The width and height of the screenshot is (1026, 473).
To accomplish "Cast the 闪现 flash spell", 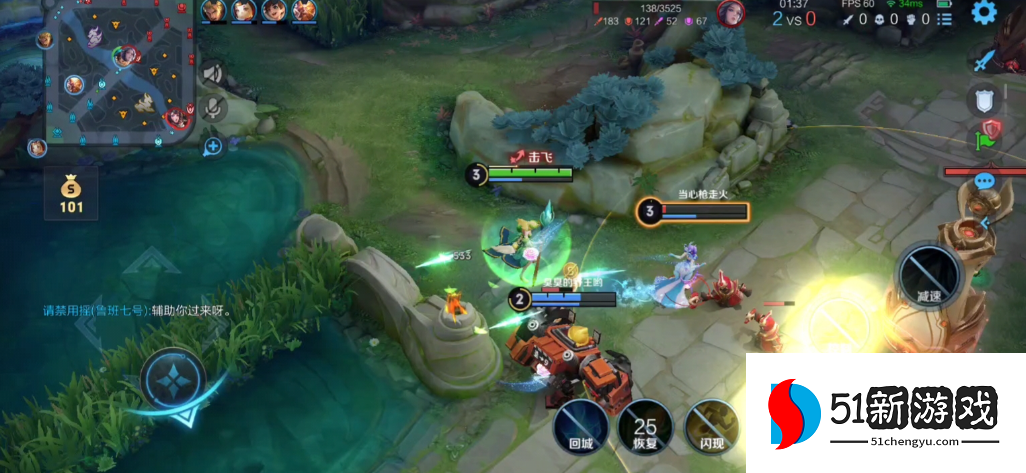I will pyautogui.click(x=711, y=426).
